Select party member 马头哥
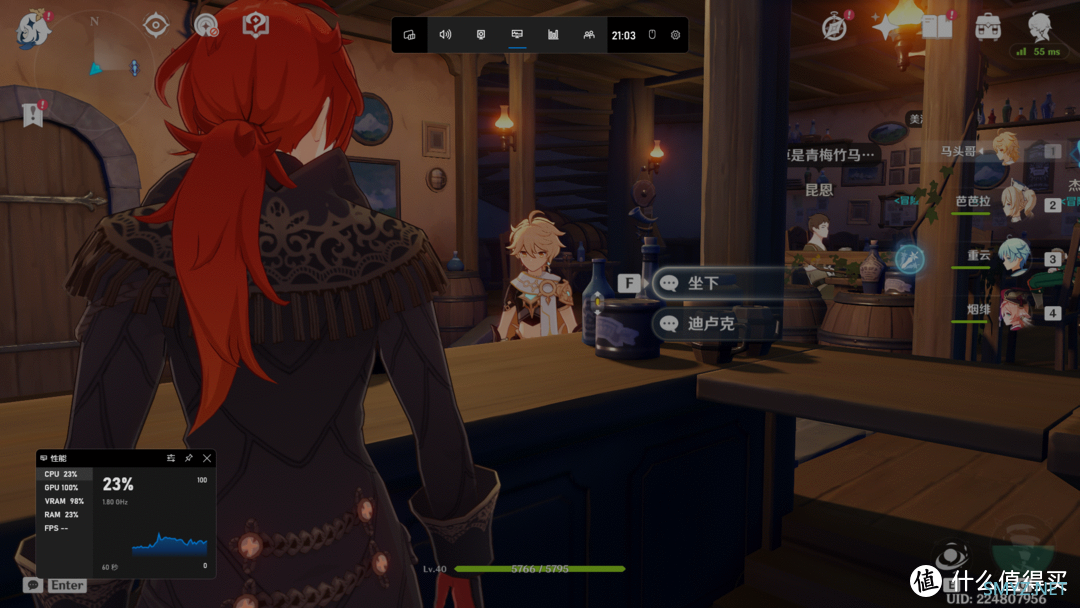Image resolution: width=1080 pixels, height=608 pixels. click(1010, 151)
